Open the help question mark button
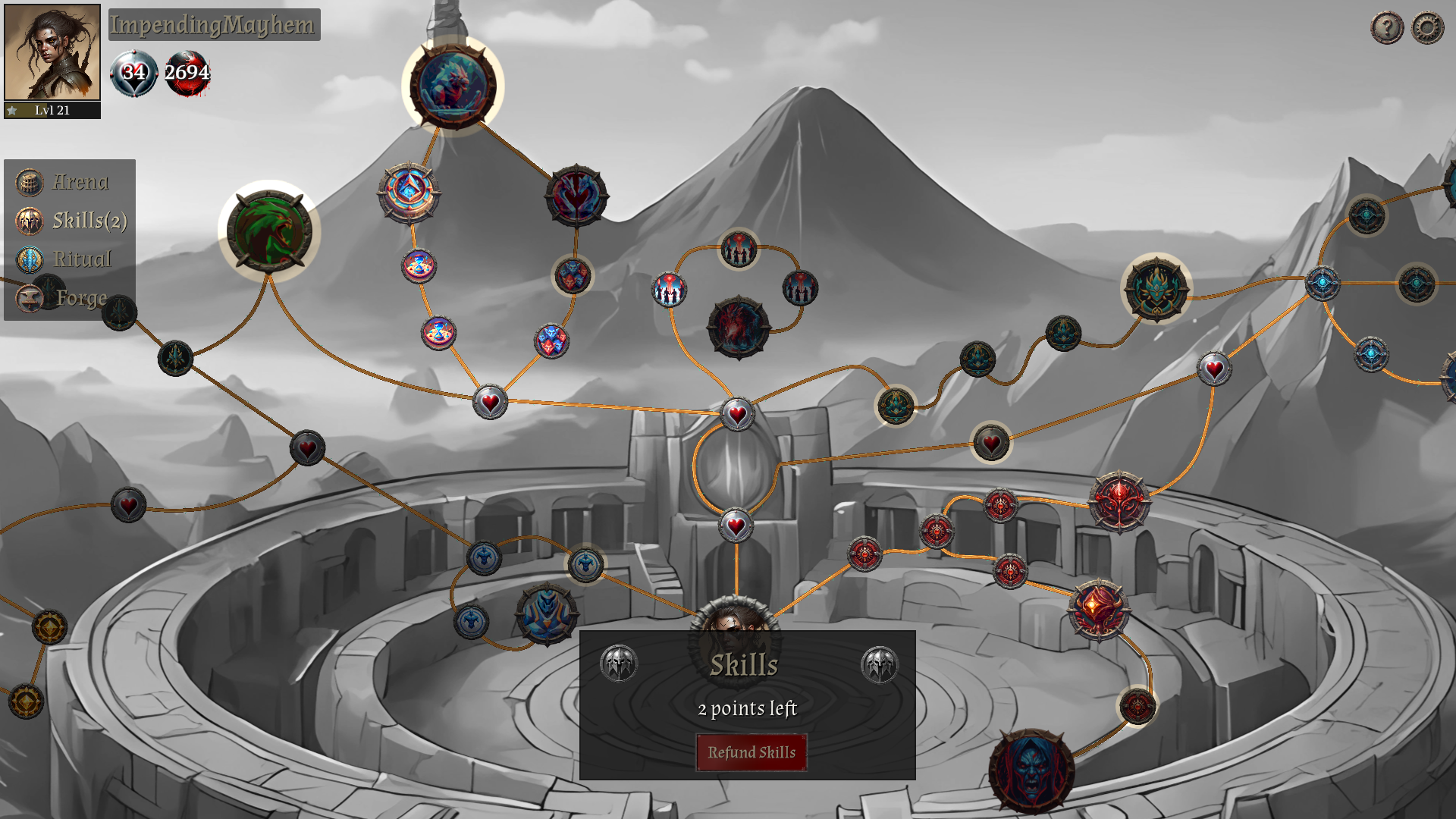This screenshot has height=819, width=1456. tap(1387, 28)
